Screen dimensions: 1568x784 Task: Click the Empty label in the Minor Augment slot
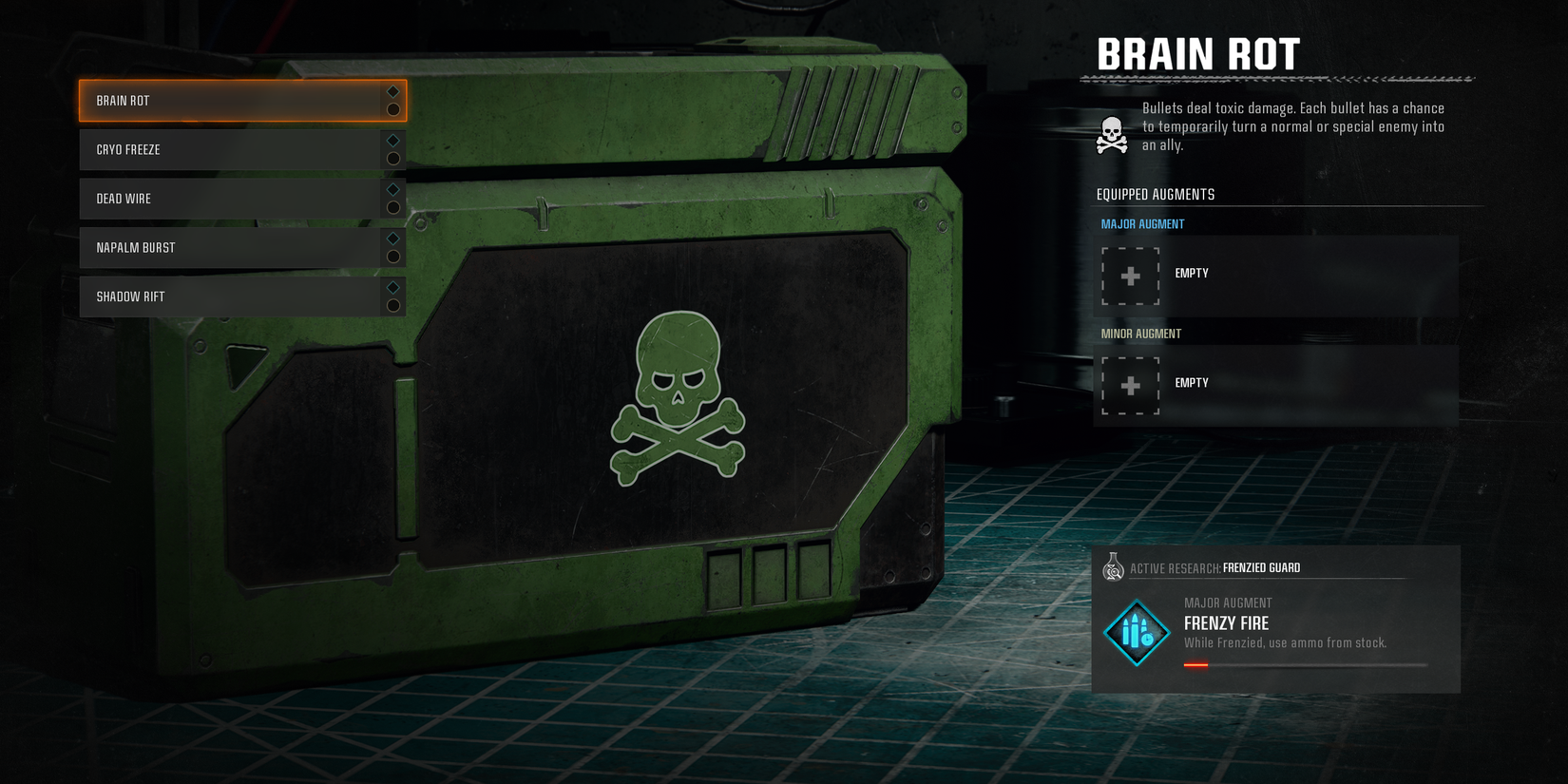tap(1192, 383)
